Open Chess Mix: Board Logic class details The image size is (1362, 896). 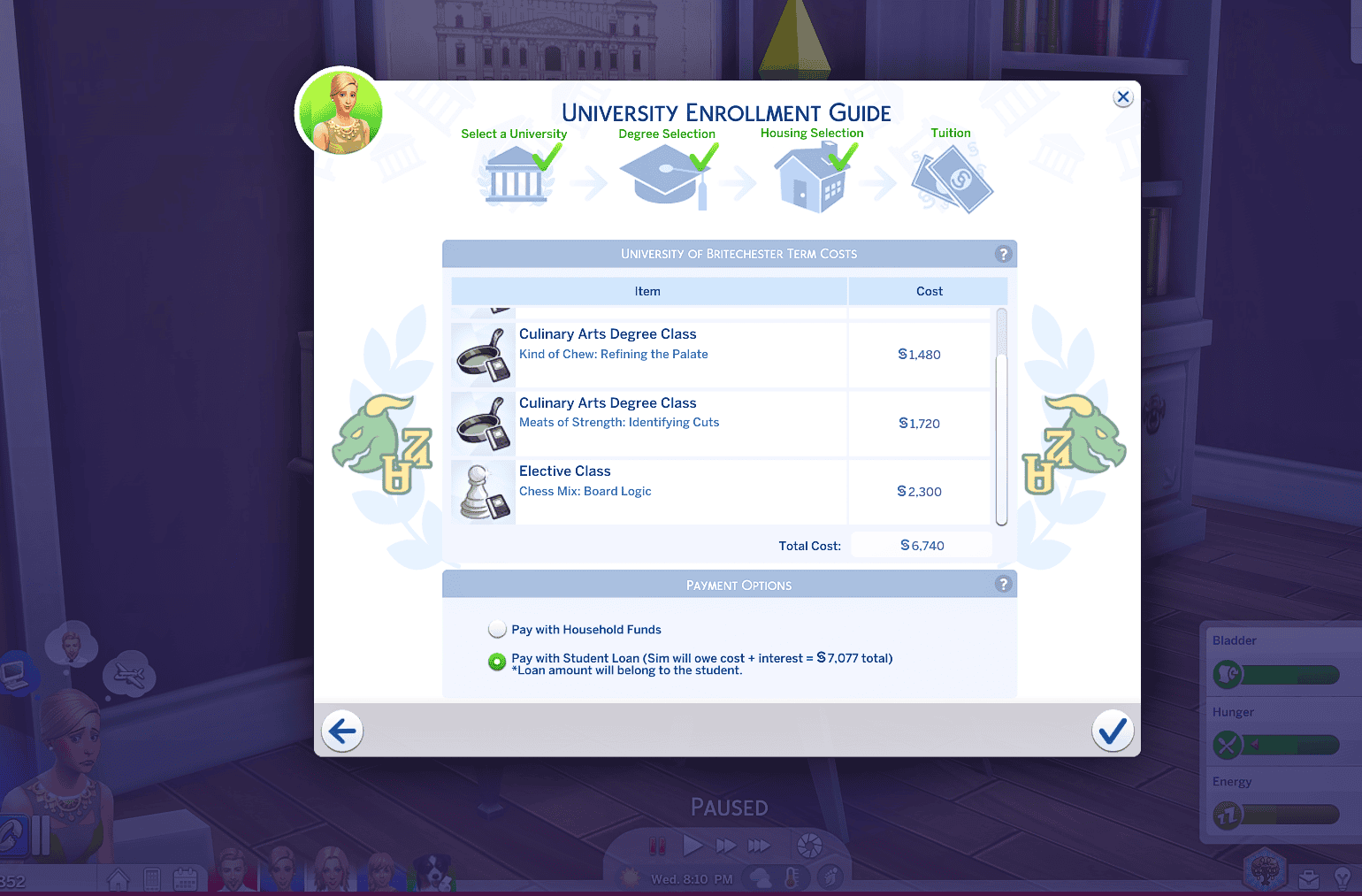pyautogui.click(x=585, y=491)
